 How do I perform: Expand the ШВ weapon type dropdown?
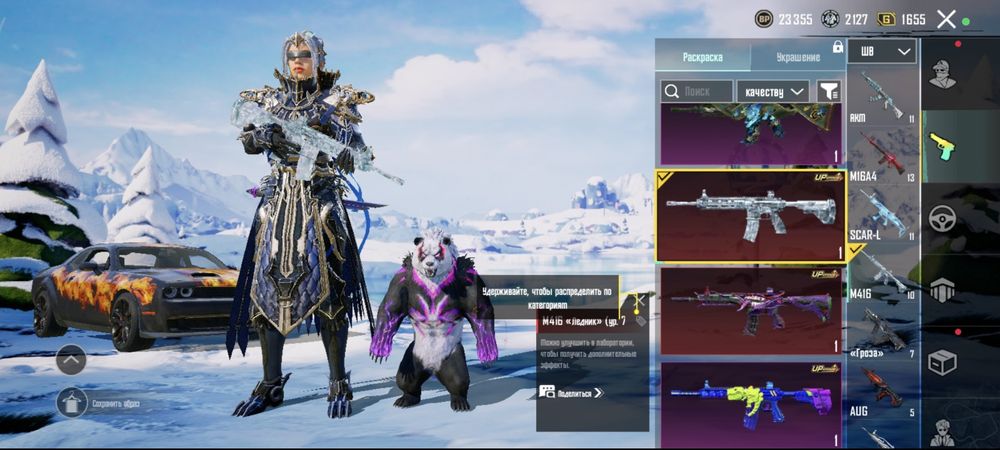pos(882,51)
